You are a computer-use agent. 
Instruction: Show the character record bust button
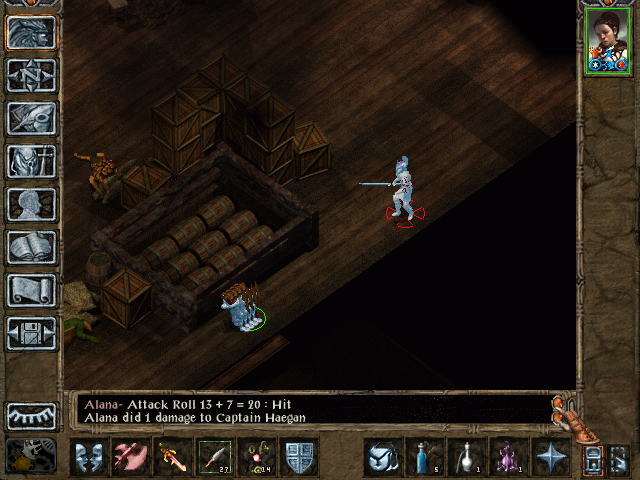pyautogui.click(x=31, y=204)
